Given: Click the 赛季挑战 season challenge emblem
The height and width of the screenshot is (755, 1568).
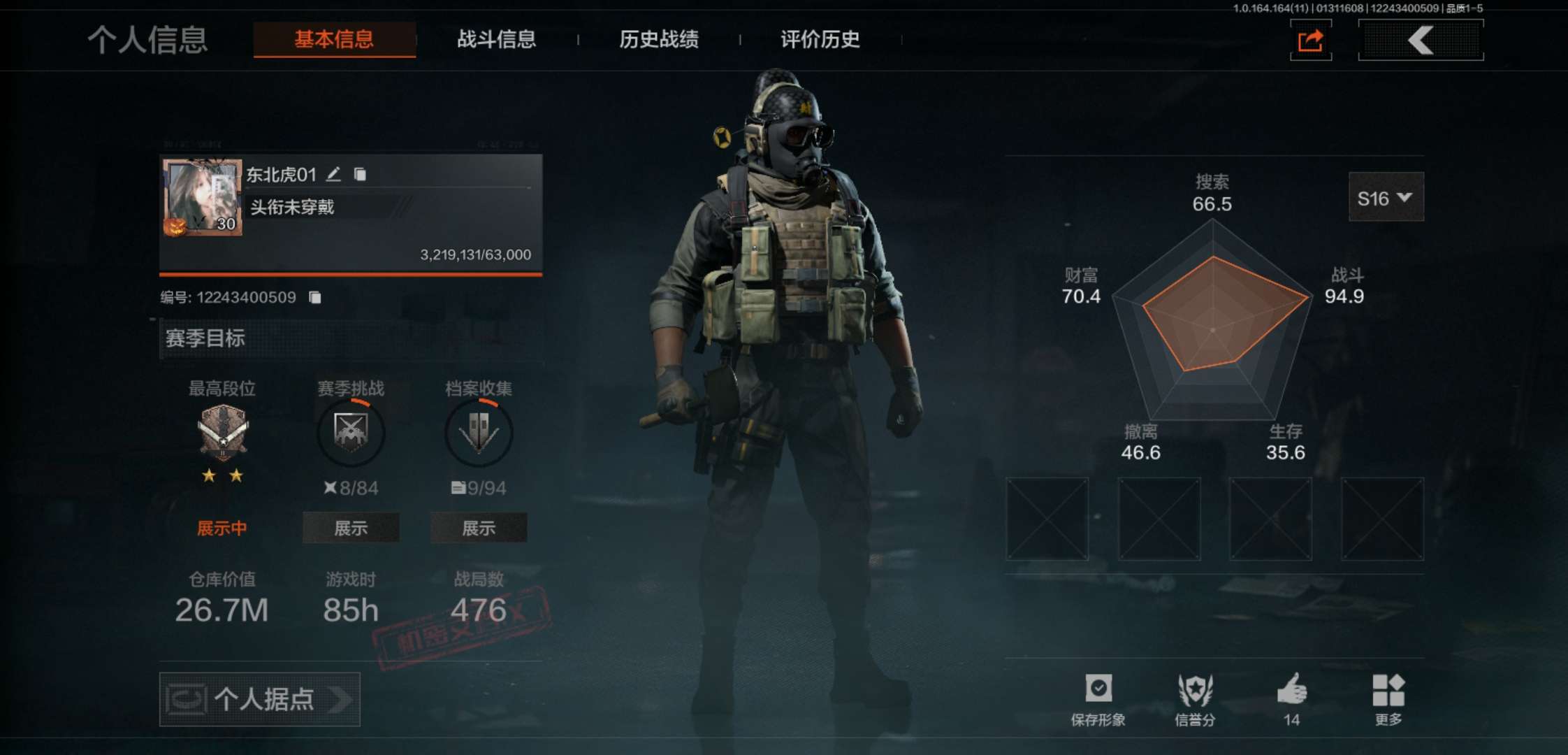Looking at the screenshot, I should (x=351, y=433).
